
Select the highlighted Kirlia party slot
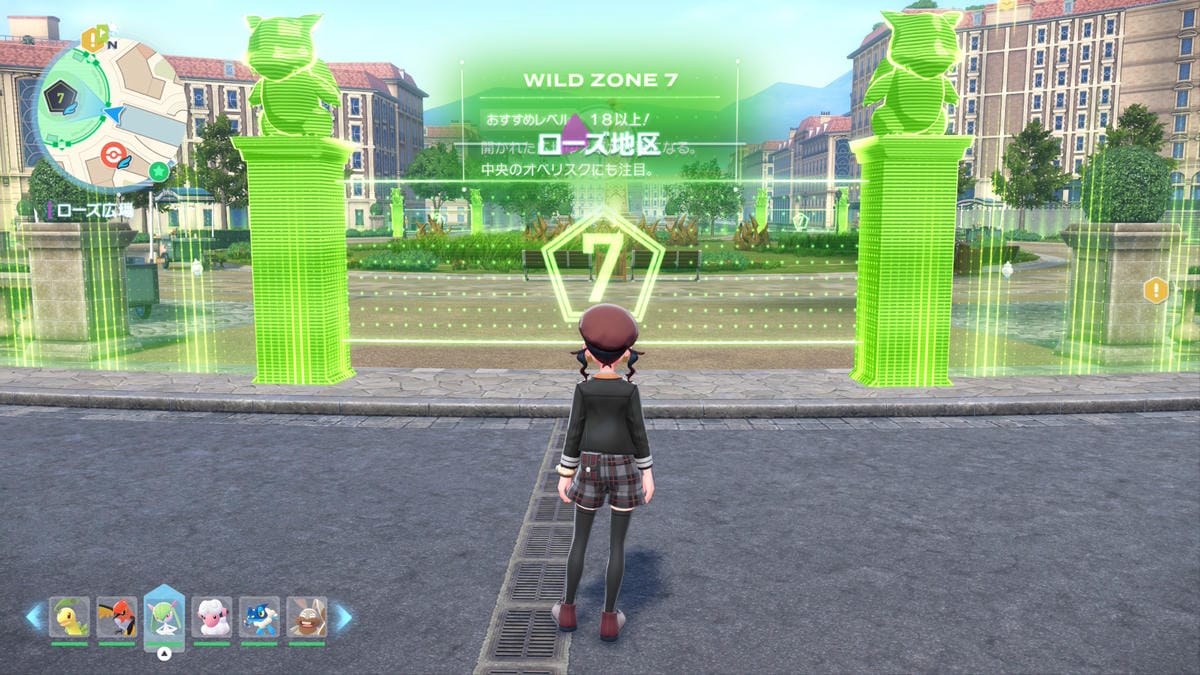point(164,614)
